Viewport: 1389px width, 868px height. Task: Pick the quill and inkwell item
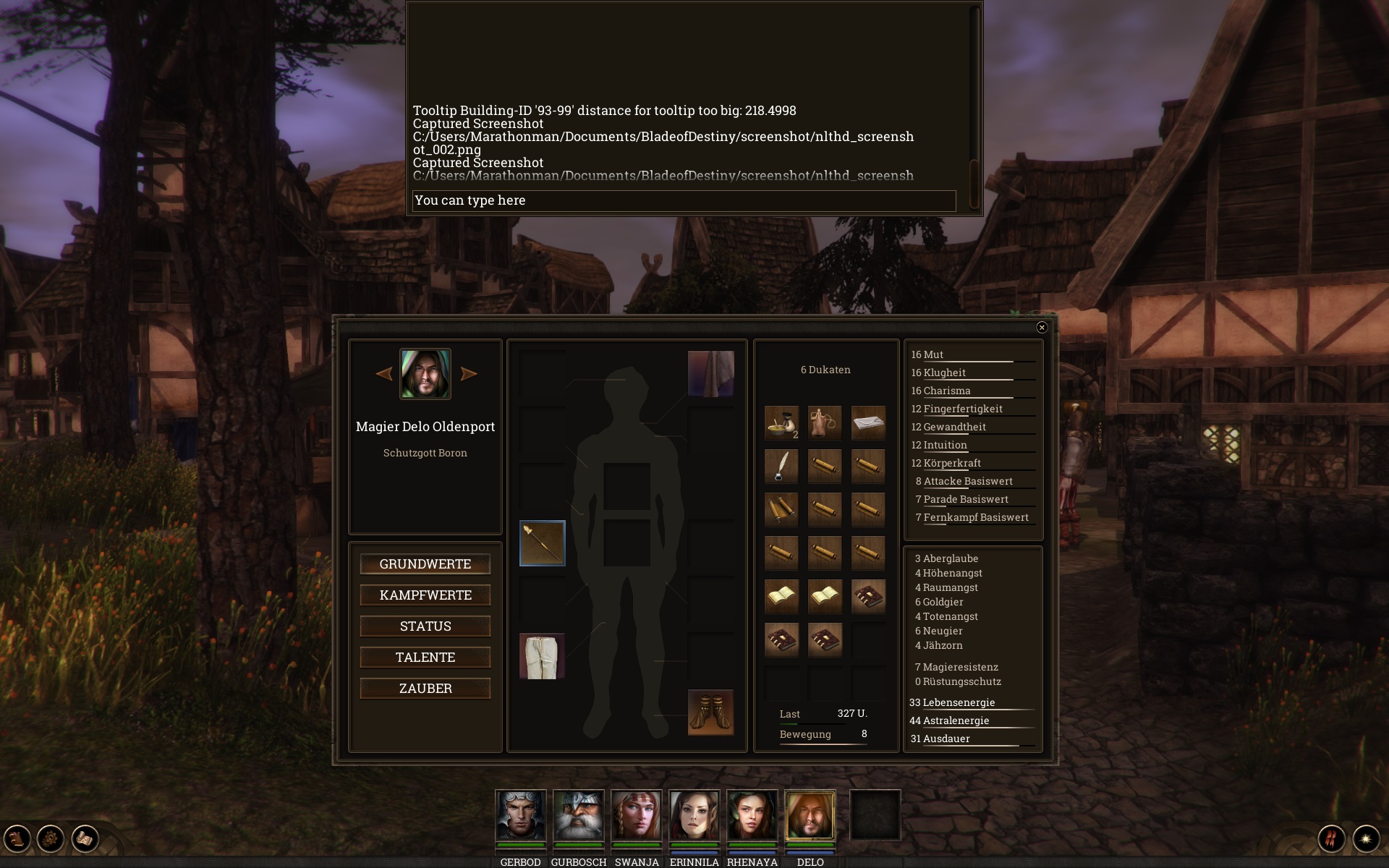[781, 467]
